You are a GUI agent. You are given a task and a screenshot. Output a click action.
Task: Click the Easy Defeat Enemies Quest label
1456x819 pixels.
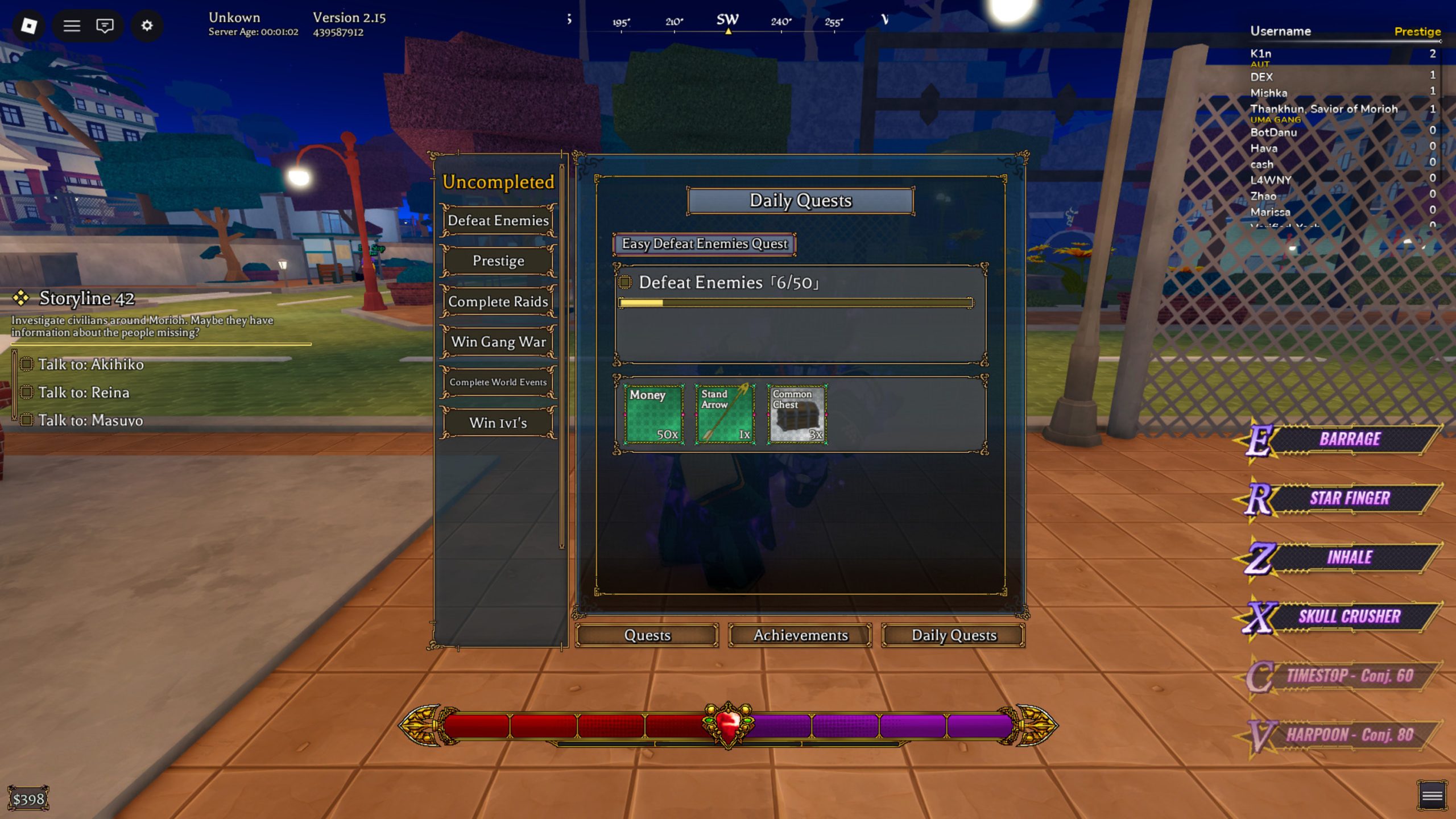(x=704, y=244)
